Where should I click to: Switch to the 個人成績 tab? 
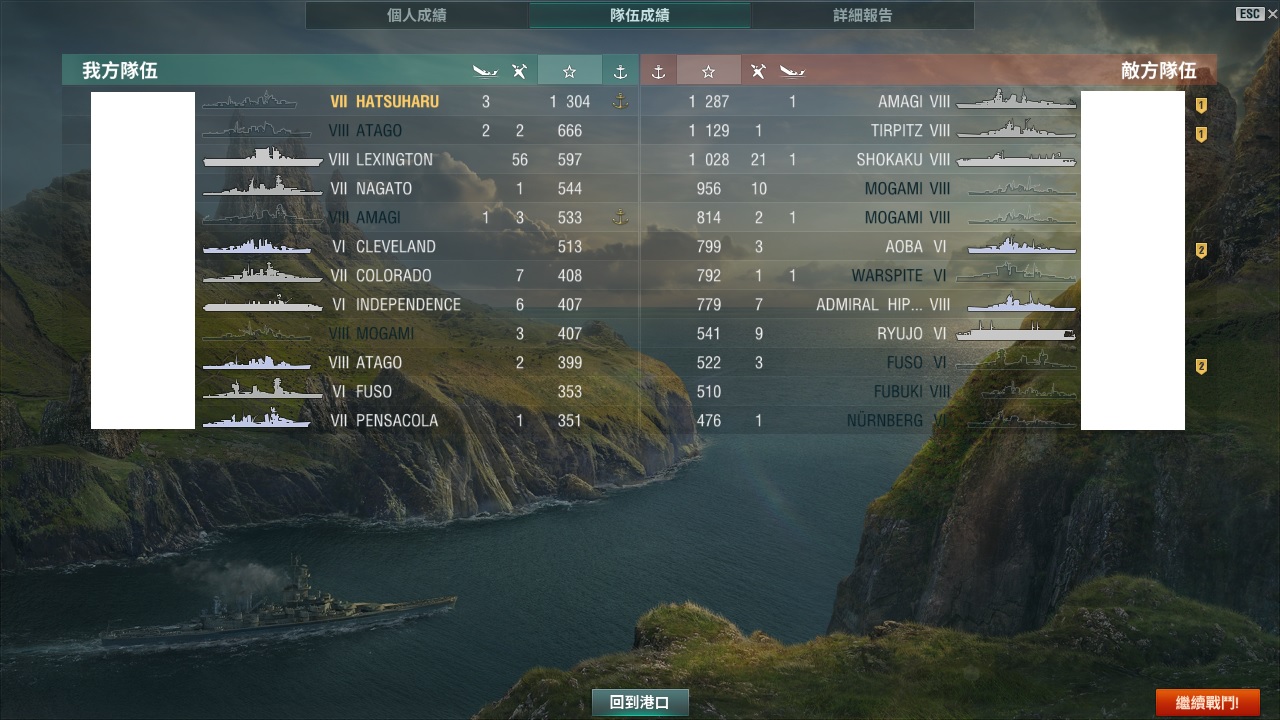[416, 16]
